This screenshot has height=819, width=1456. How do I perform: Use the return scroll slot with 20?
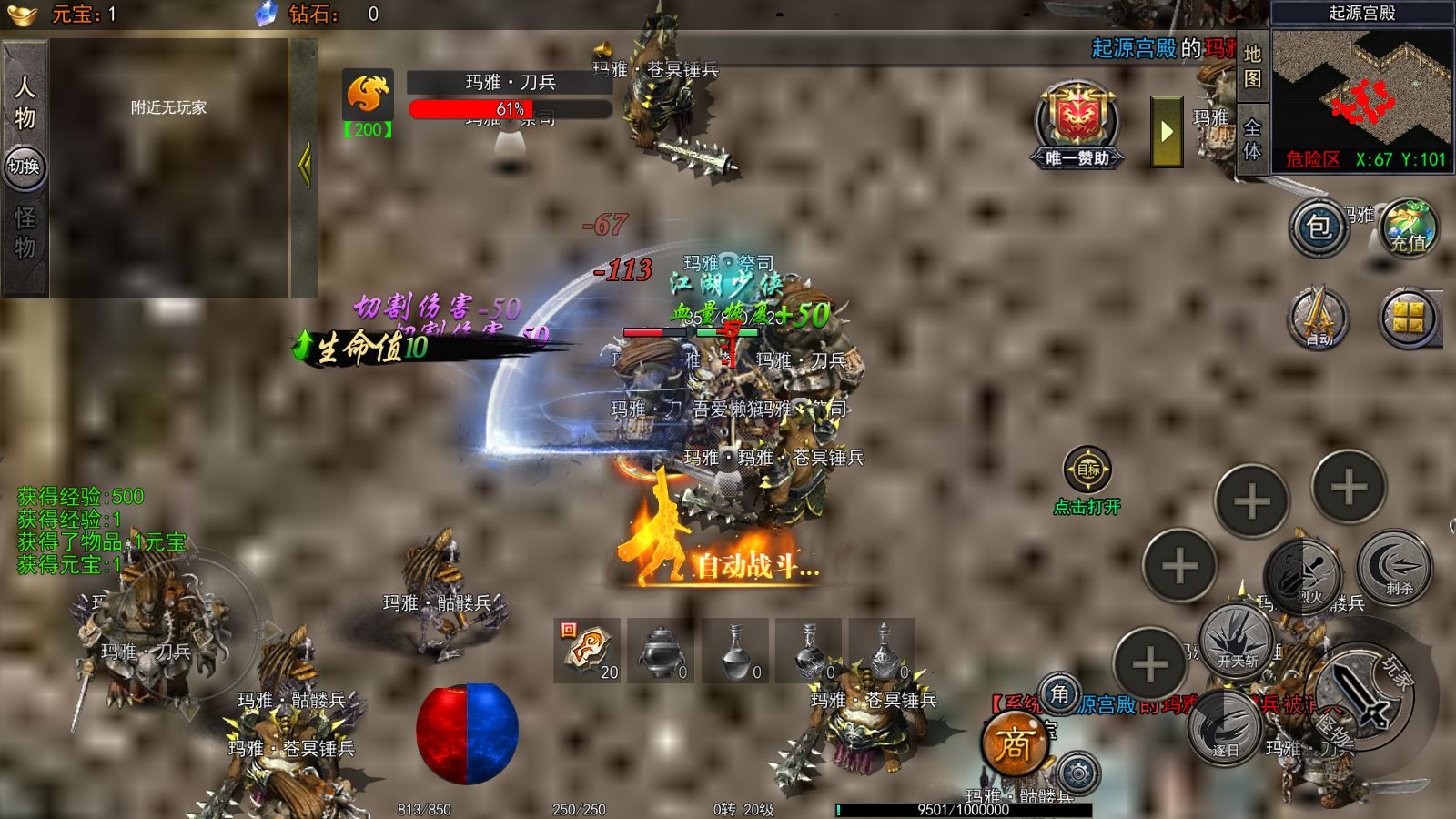point(587,650)
